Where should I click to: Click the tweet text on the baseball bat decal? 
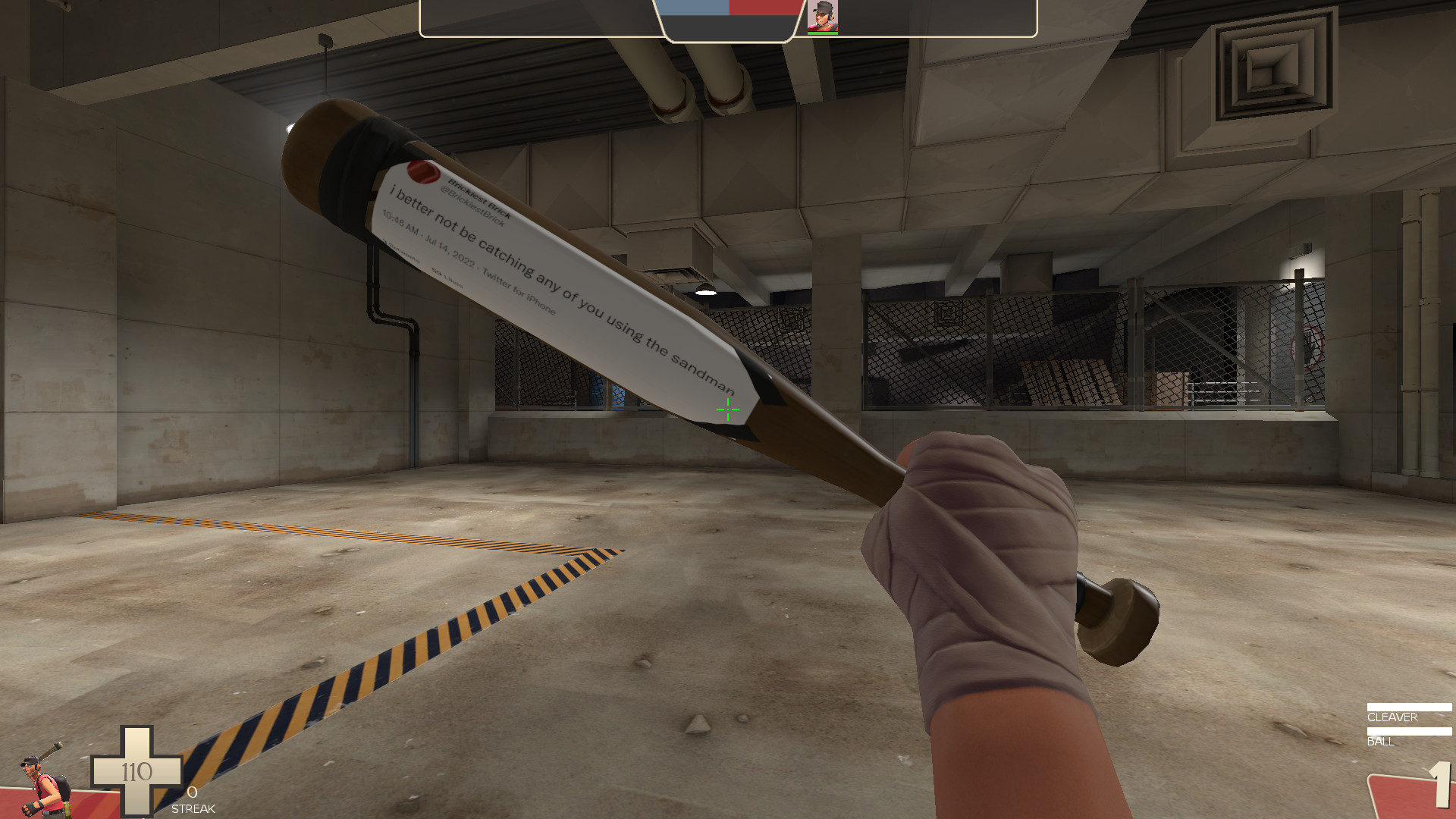[x=561, y=281]
